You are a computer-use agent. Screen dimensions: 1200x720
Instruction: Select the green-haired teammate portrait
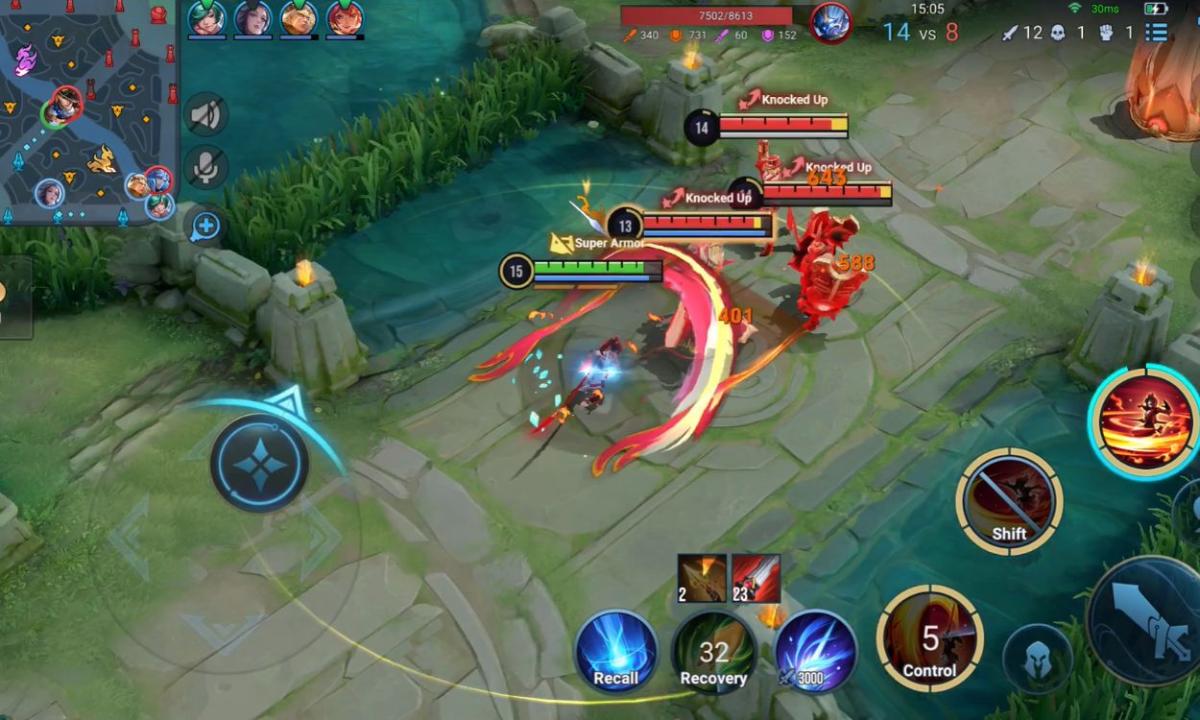click(x=207, y=18)
